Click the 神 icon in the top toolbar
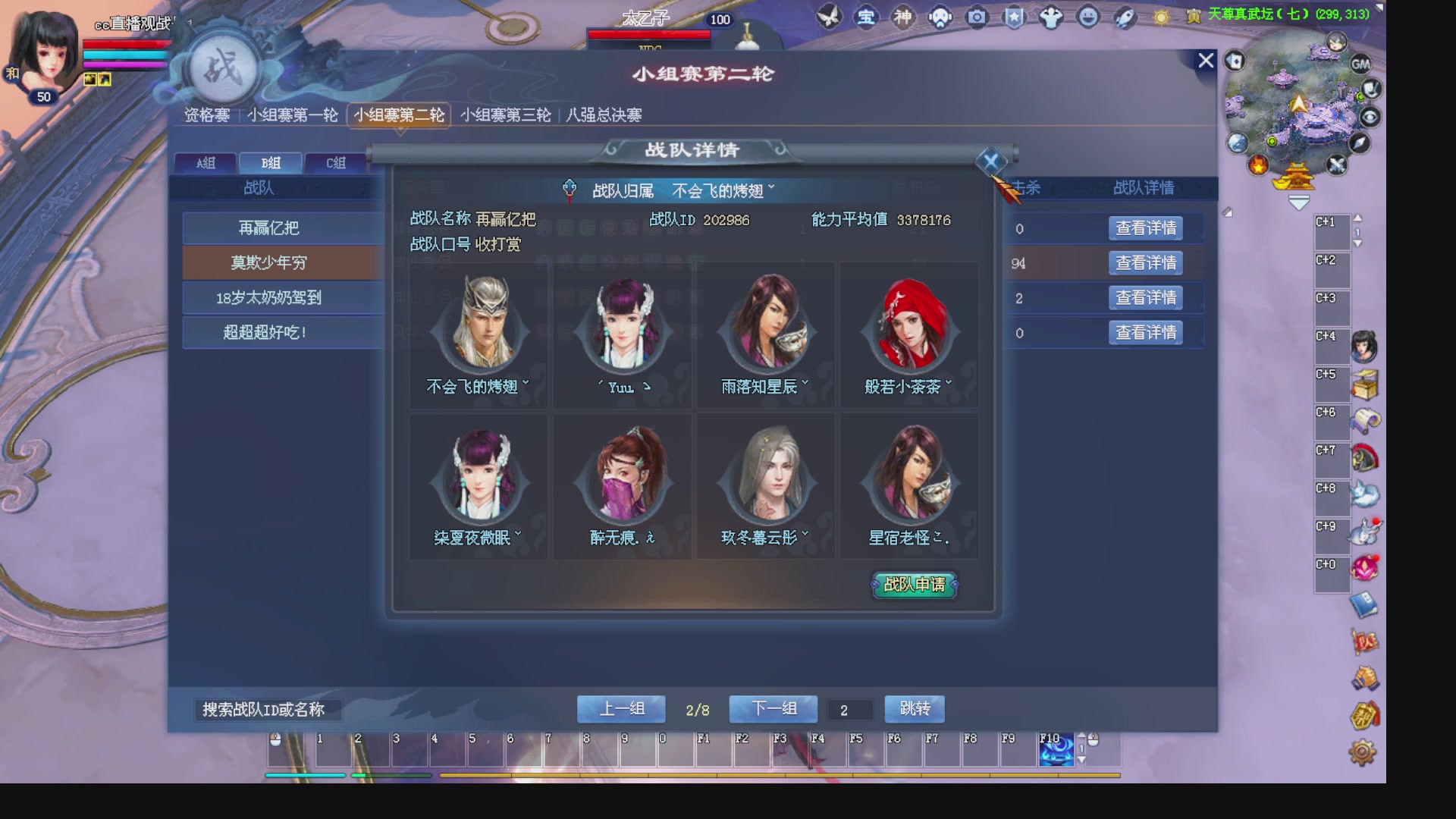The image size is (1456, 819). click(x=904, y=17)
